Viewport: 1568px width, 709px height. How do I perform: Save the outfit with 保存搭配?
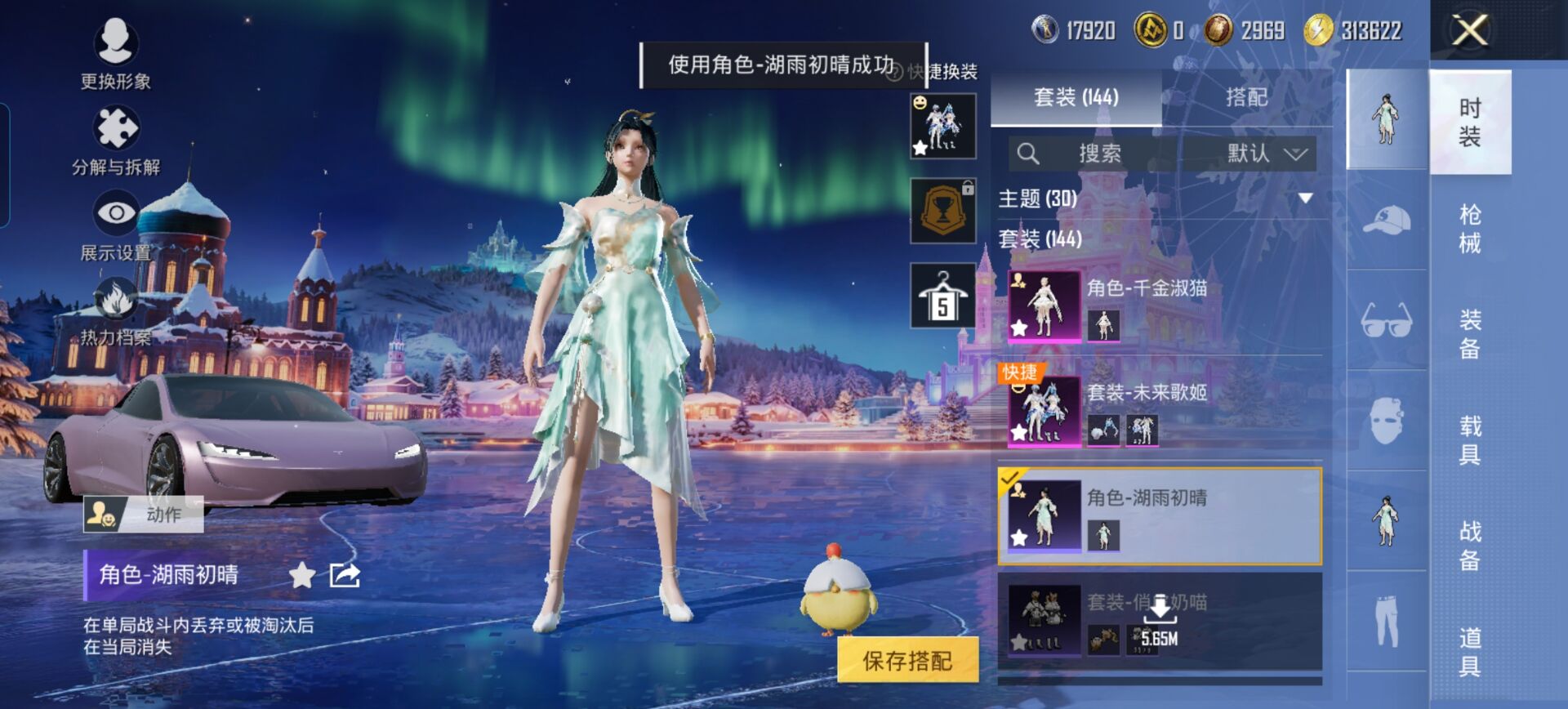click(x=907, y=660)
